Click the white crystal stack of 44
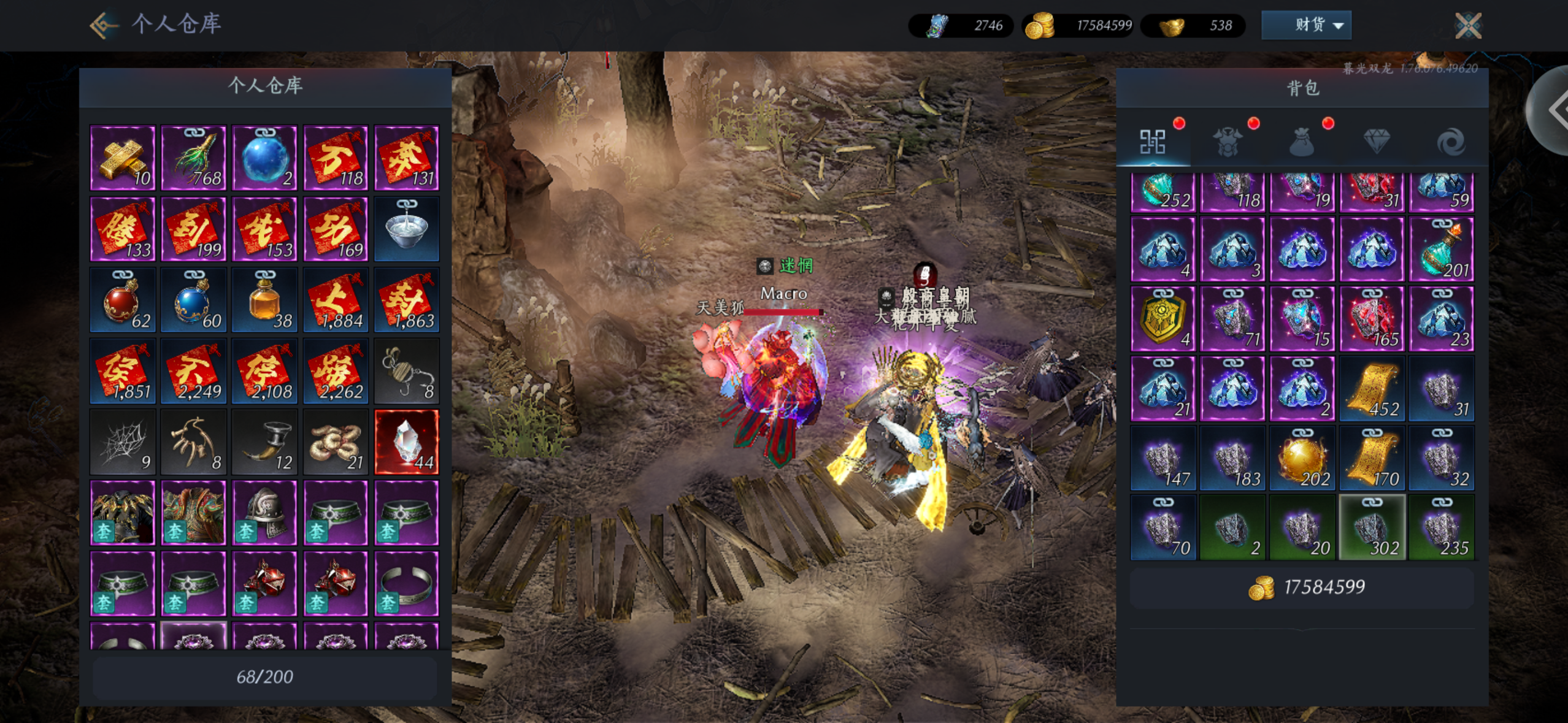Screen dimensions: 1568x723 406,442
